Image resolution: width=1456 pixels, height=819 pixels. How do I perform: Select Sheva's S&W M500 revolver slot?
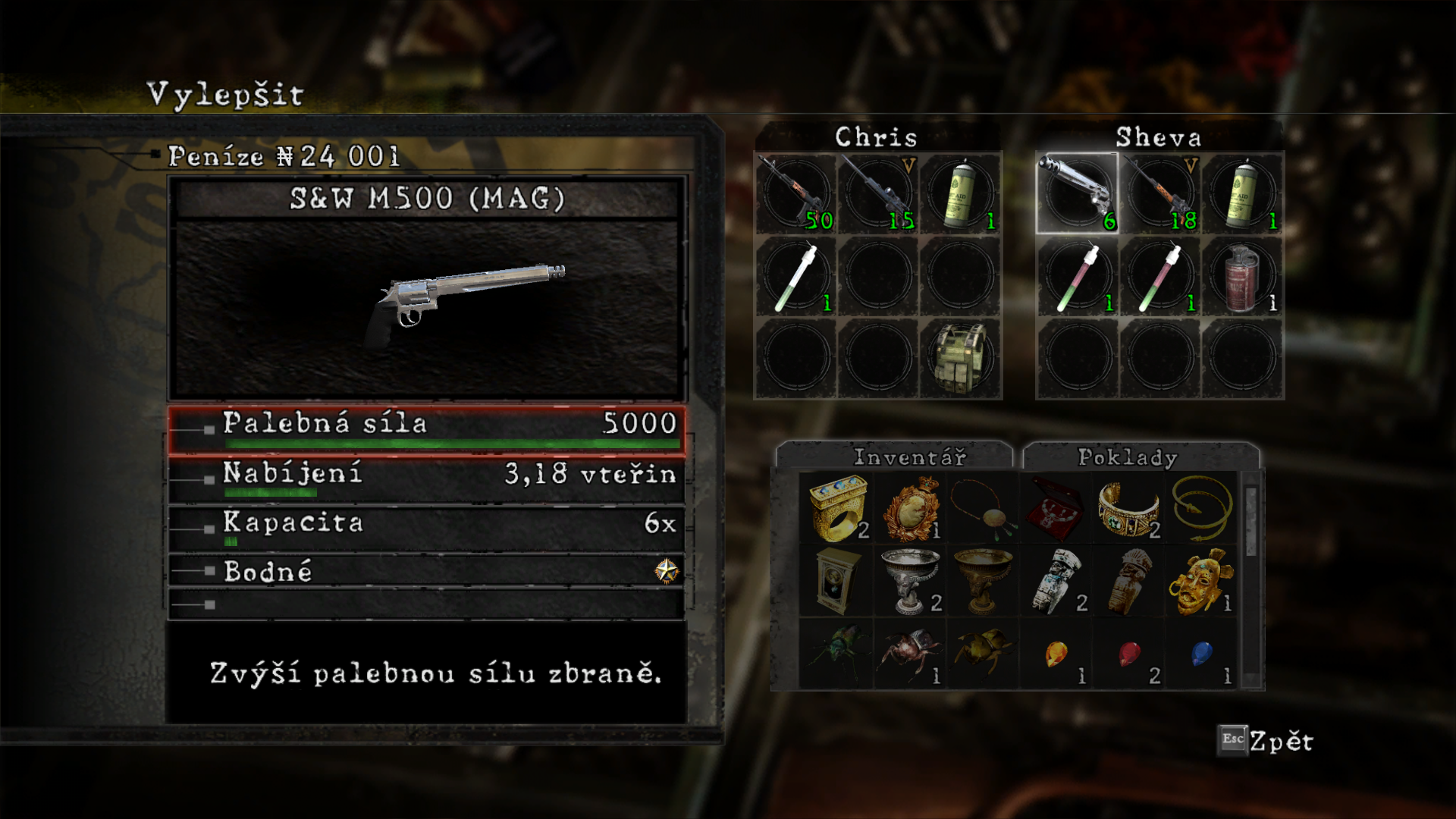[x=1077, y=193]
